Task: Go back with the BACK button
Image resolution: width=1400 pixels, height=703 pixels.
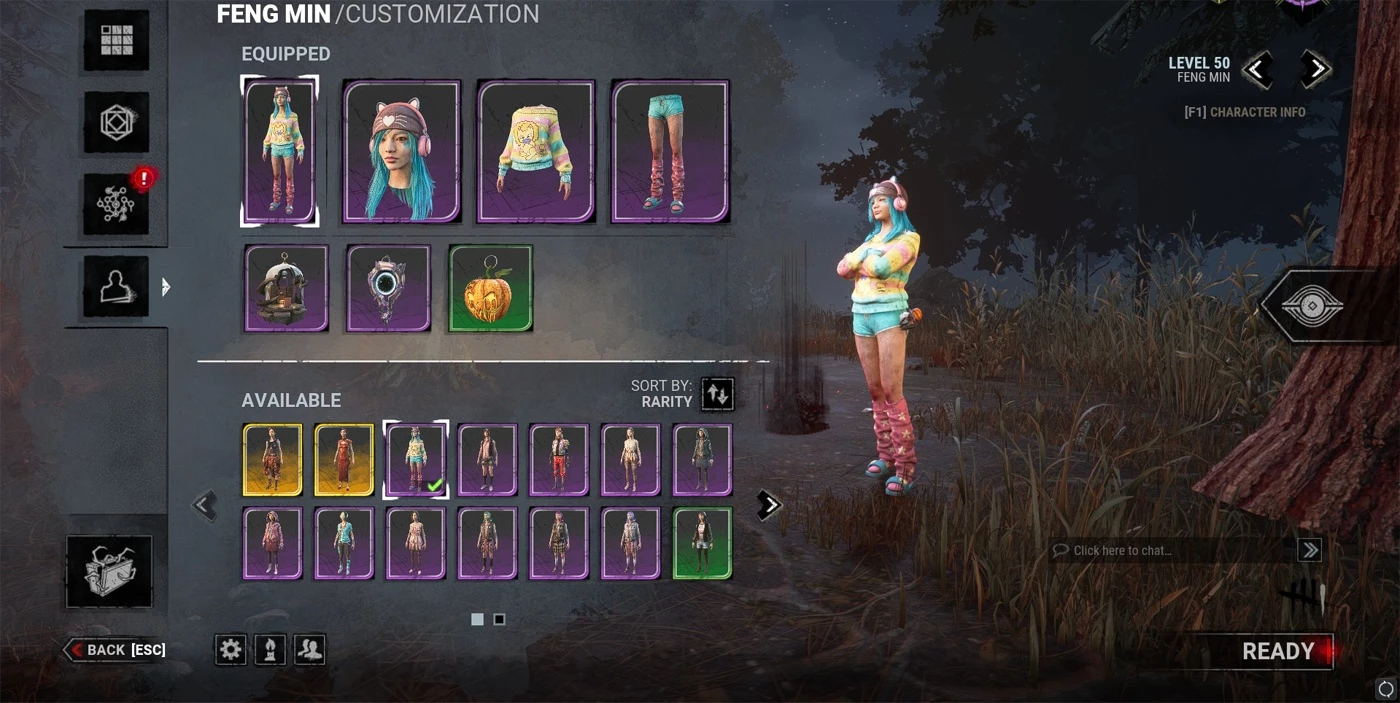Action: 116,650
